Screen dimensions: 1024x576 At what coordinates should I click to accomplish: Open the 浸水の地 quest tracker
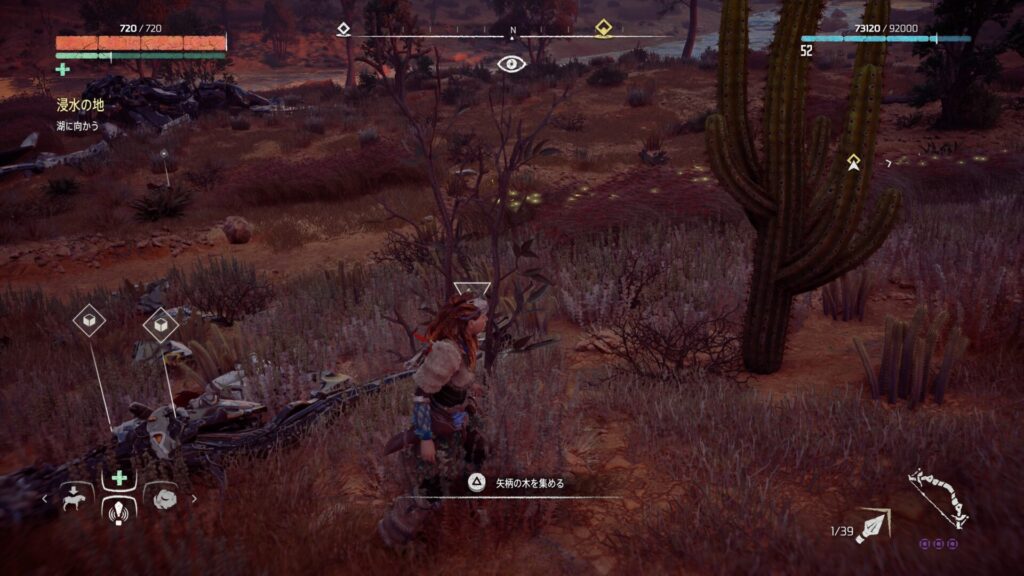coord(80,104)
